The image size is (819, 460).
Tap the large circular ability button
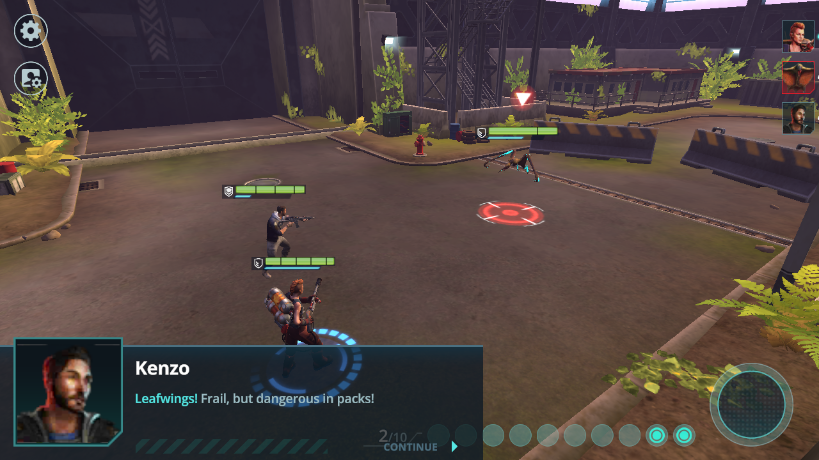point(751,404)
